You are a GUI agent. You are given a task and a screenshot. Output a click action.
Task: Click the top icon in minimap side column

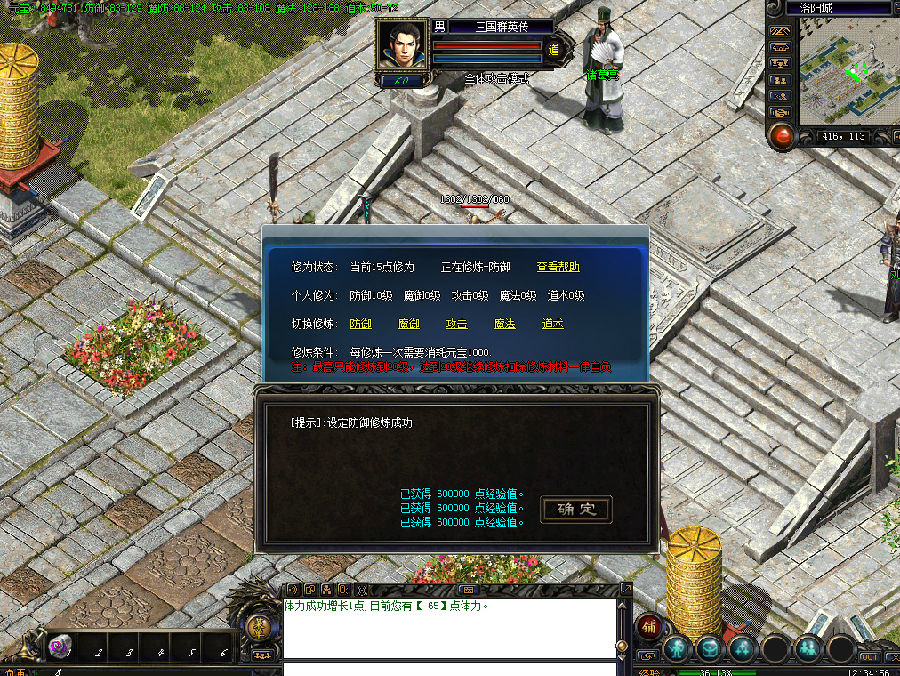(x=780, y=31)
